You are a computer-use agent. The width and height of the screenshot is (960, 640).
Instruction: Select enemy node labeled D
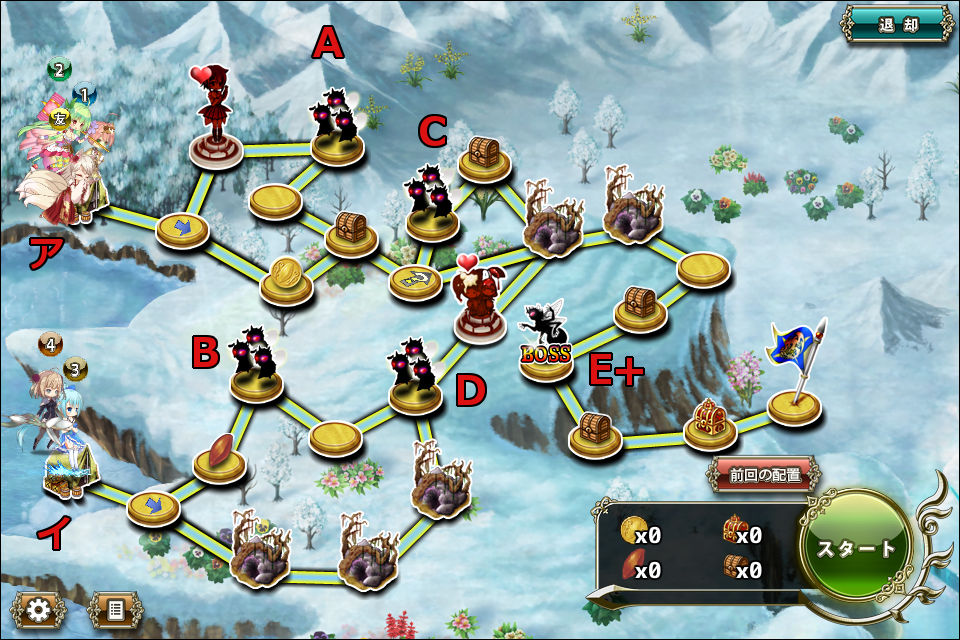point(416,377)
